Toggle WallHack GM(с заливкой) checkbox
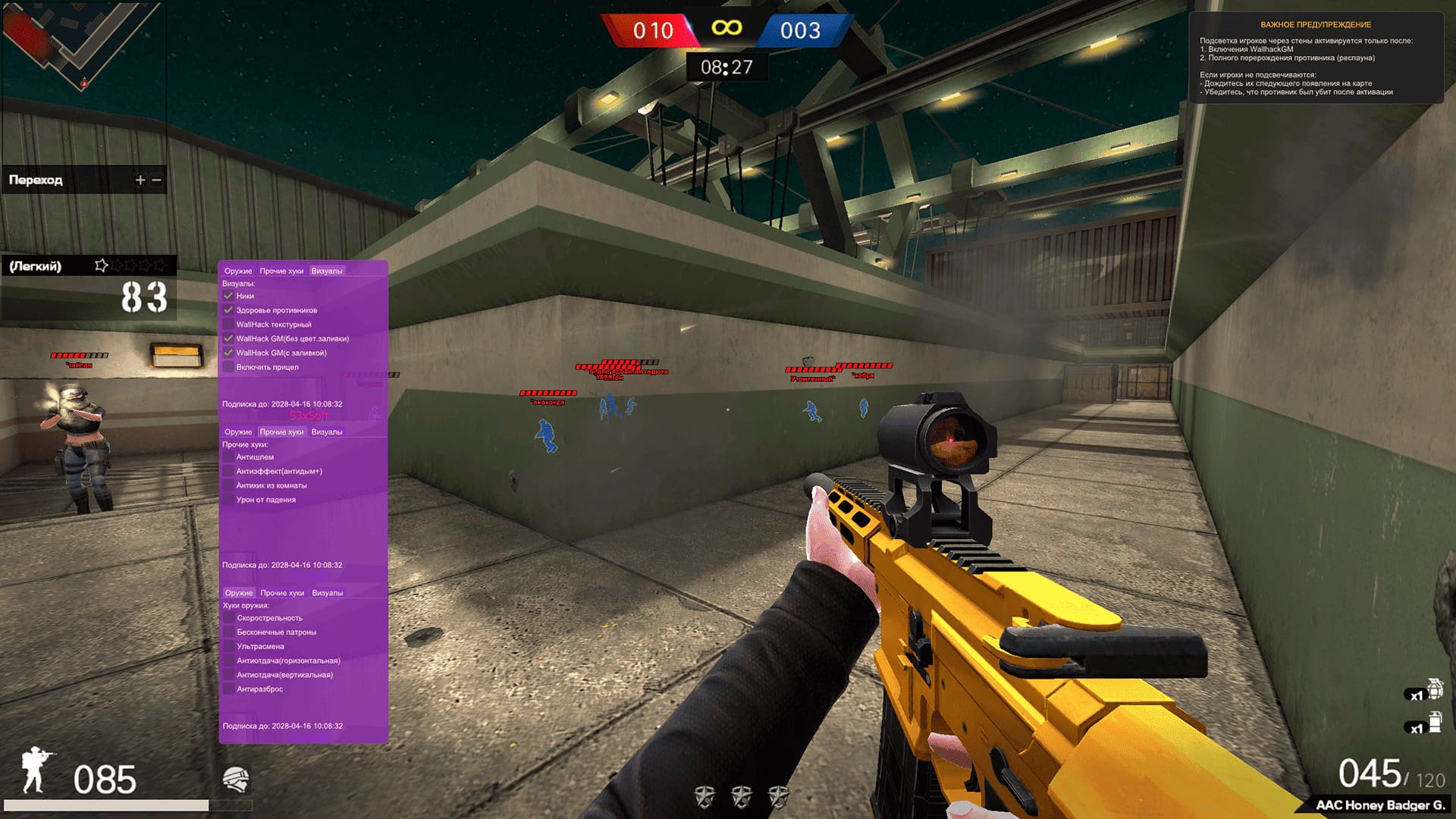 point(228,353)
